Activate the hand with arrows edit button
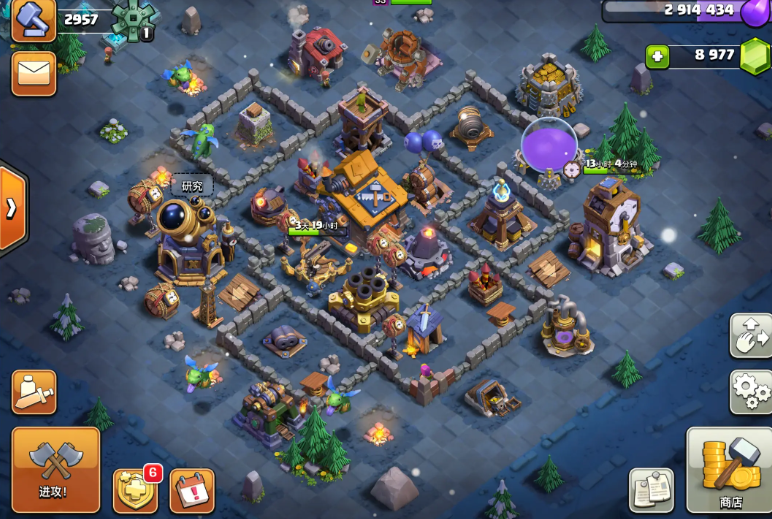 tap(750, 335)
